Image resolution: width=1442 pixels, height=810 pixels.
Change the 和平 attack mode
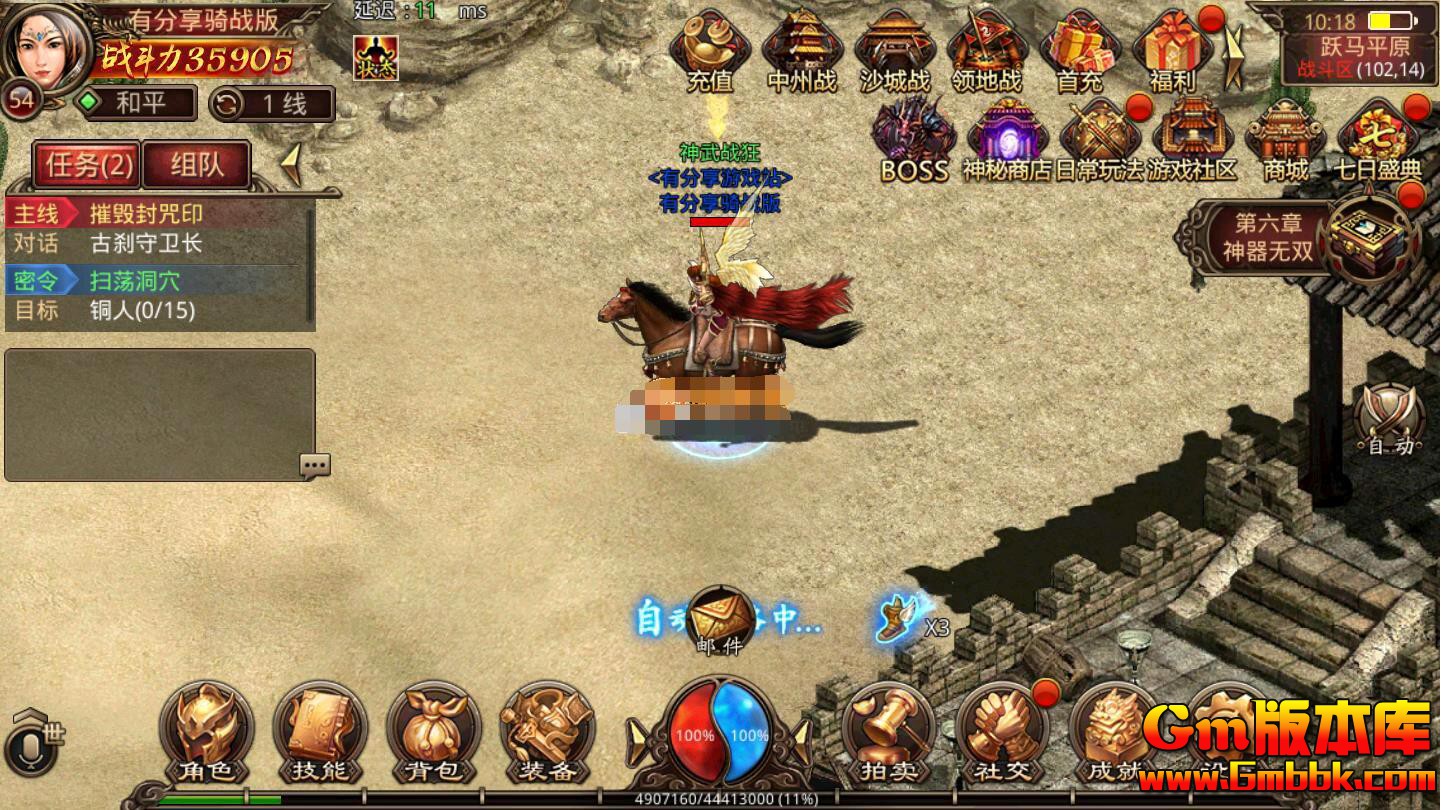click(x=138, y=103)
